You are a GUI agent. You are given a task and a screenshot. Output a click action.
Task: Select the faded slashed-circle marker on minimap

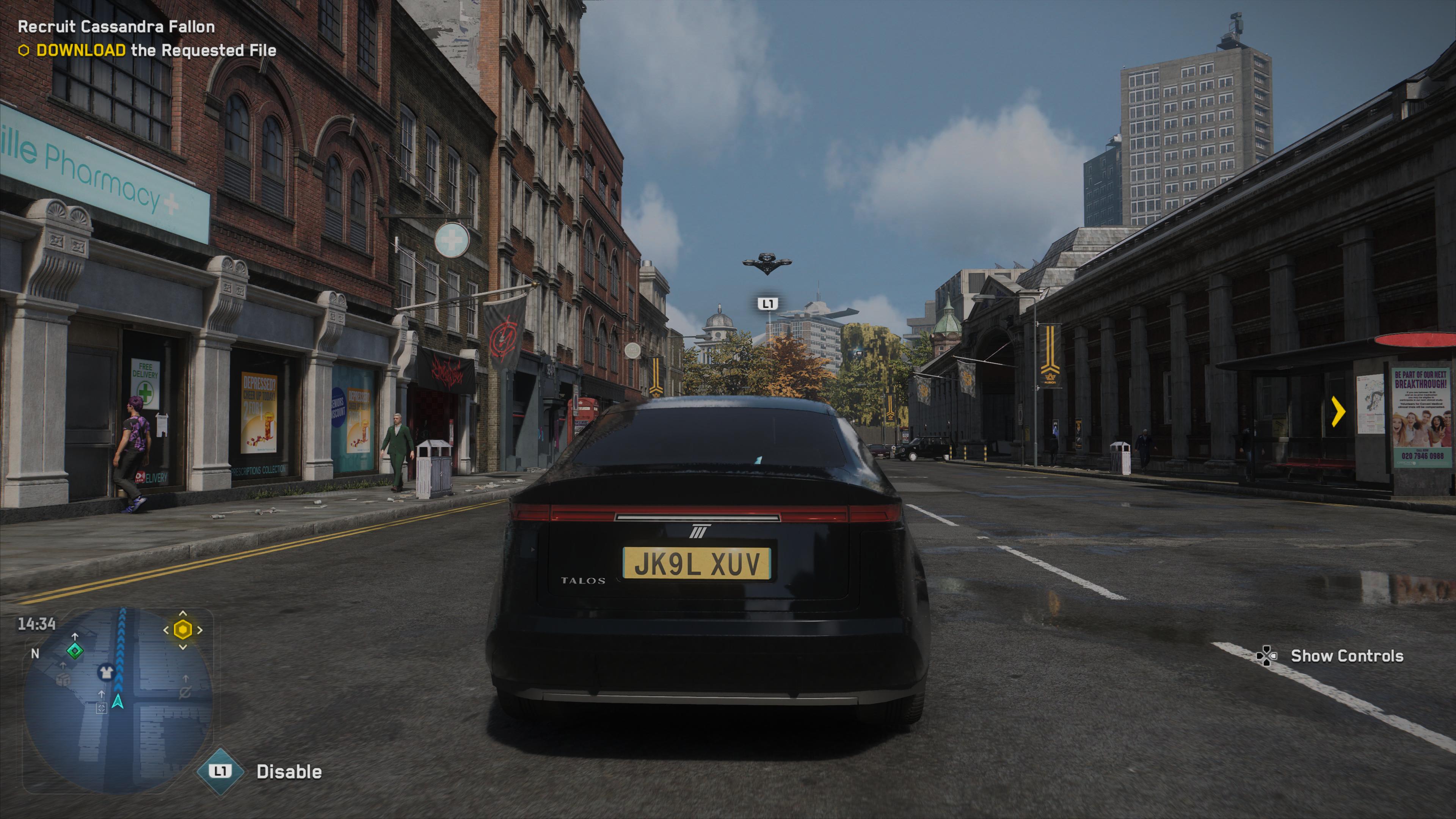pyautogui.click(x=185, y=691)
